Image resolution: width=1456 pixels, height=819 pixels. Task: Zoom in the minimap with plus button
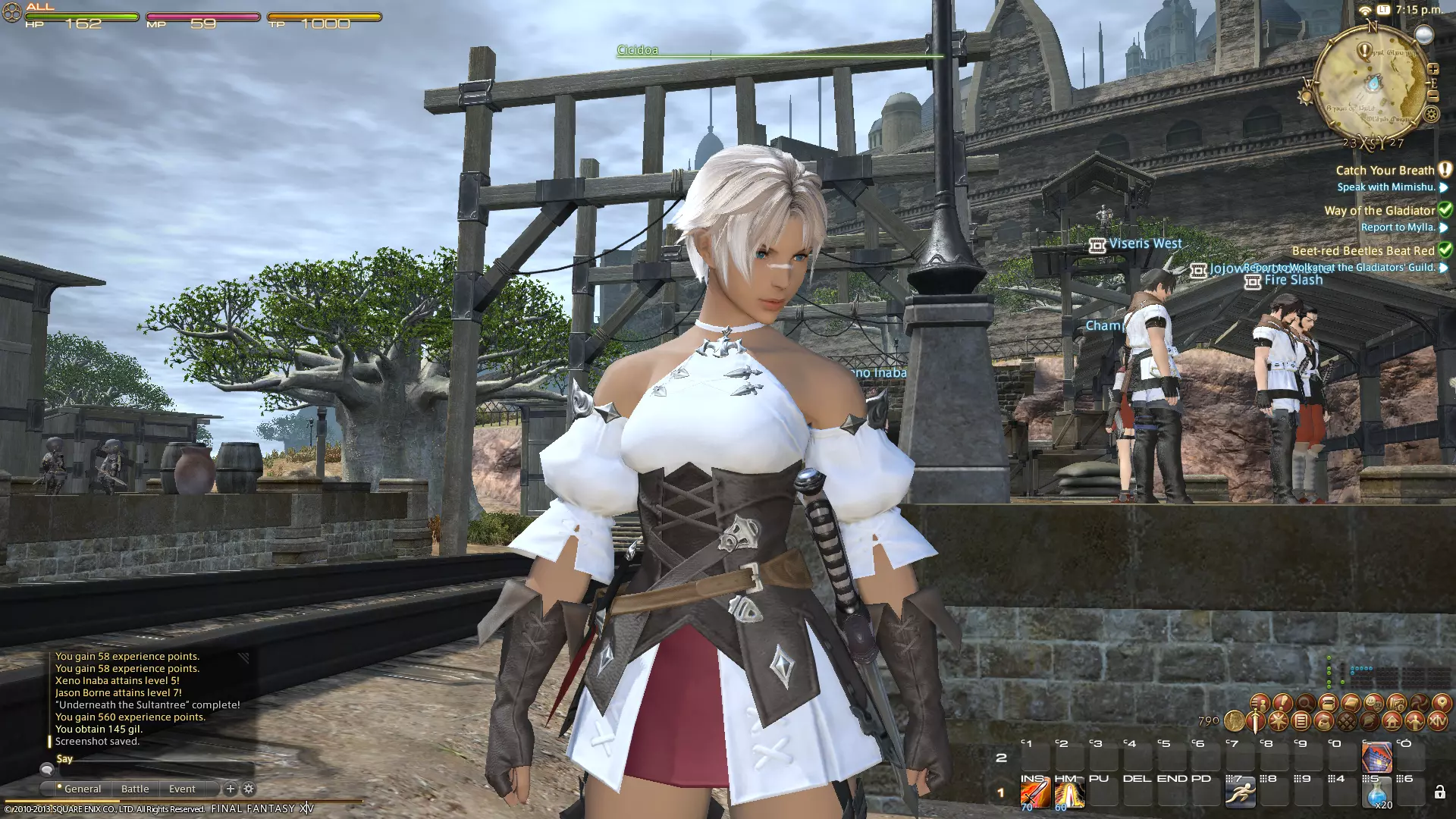(1433, 69)
